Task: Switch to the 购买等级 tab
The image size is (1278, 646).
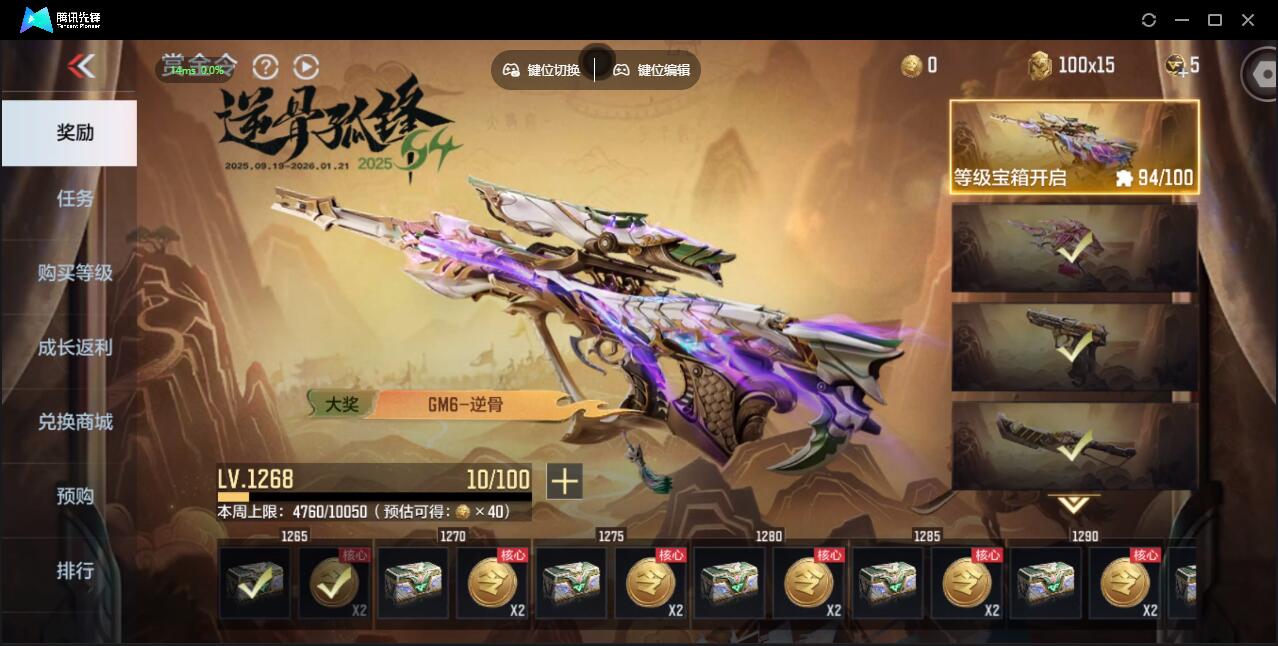Action: 74,272
